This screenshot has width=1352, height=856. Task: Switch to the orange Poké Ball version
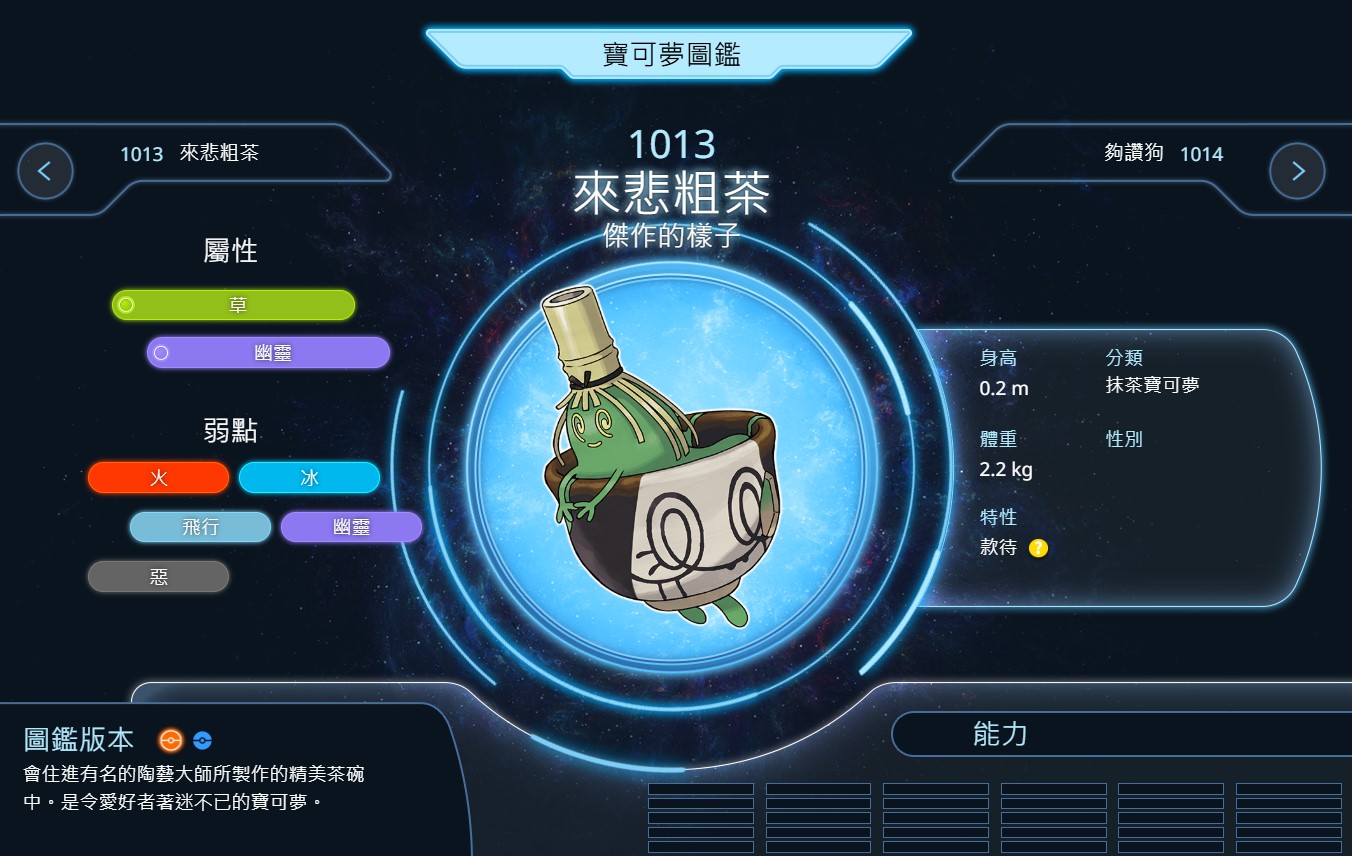[171, 741]
